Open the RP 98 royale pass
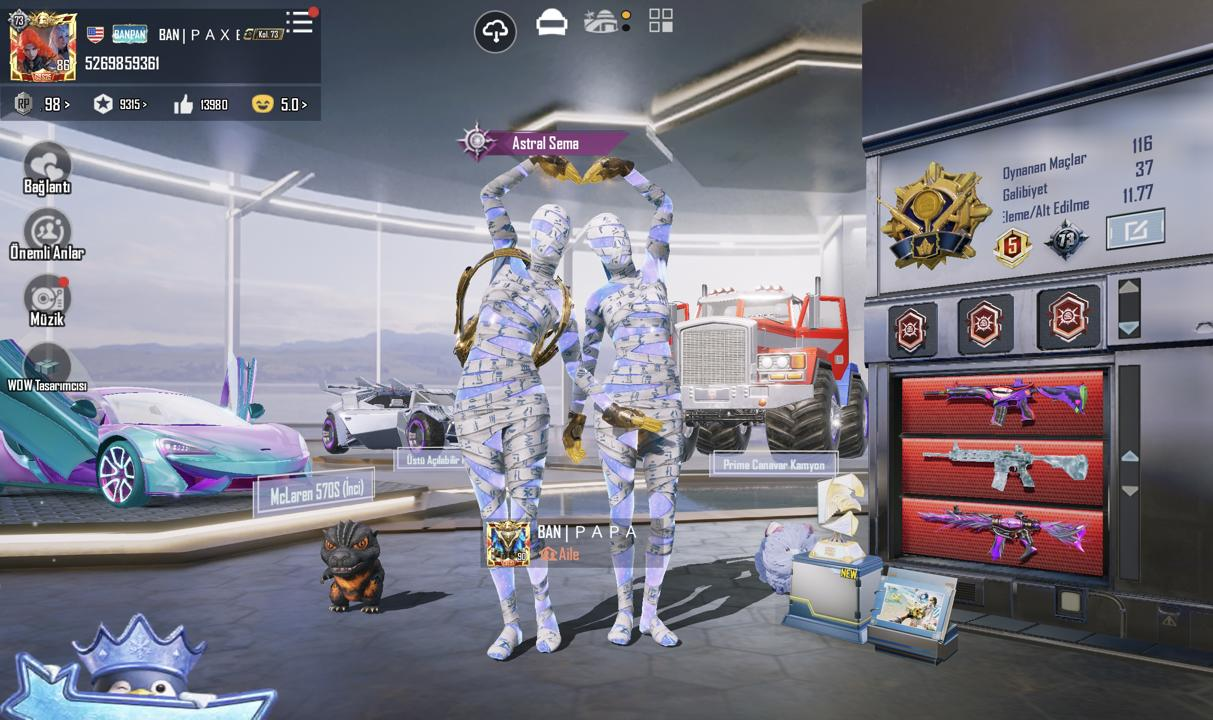This screenshot has width=1213, height=720. click(x=43, y=104)
